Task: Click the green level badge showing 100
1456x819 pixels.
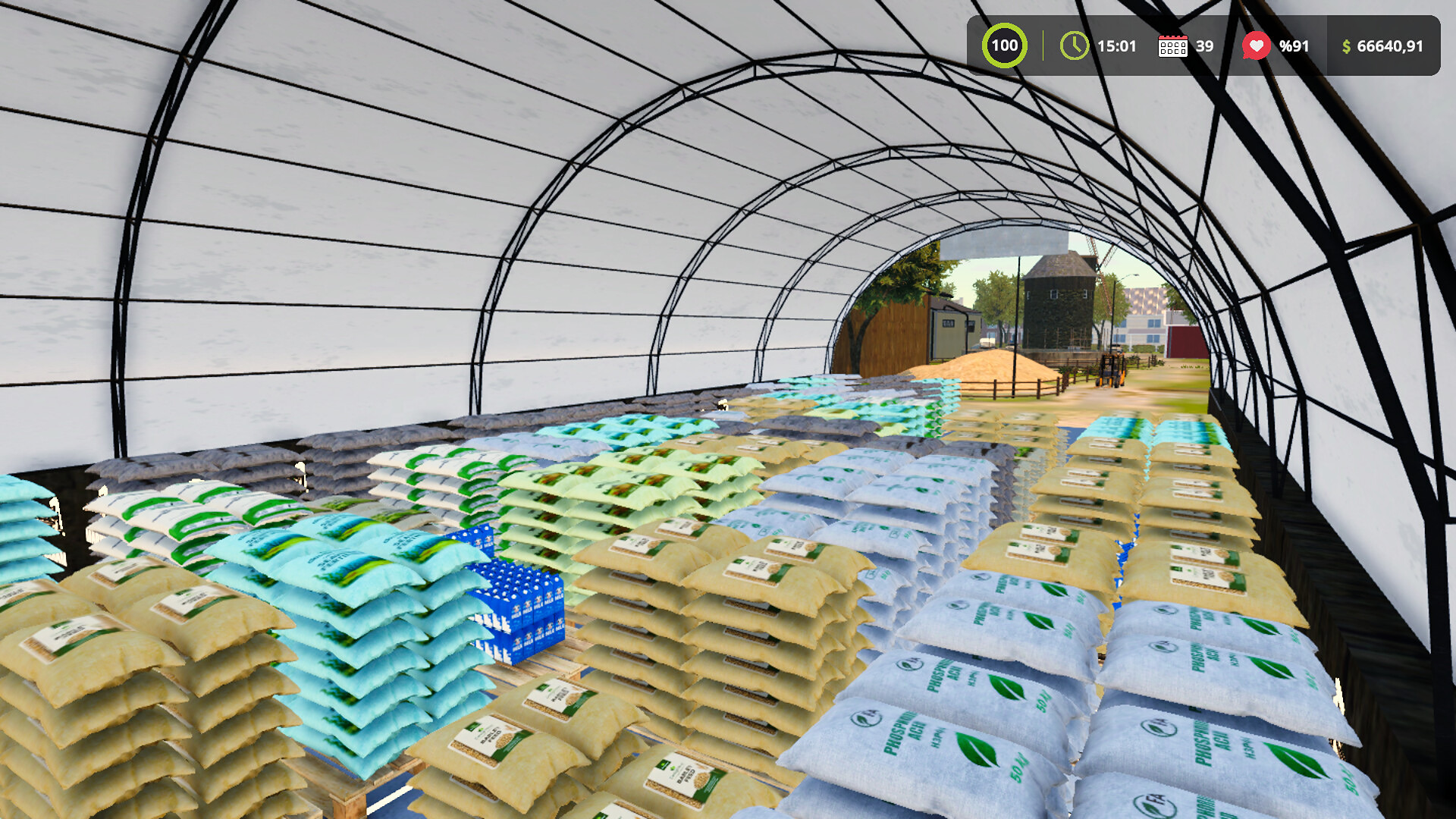Action: coord(1005,45)
